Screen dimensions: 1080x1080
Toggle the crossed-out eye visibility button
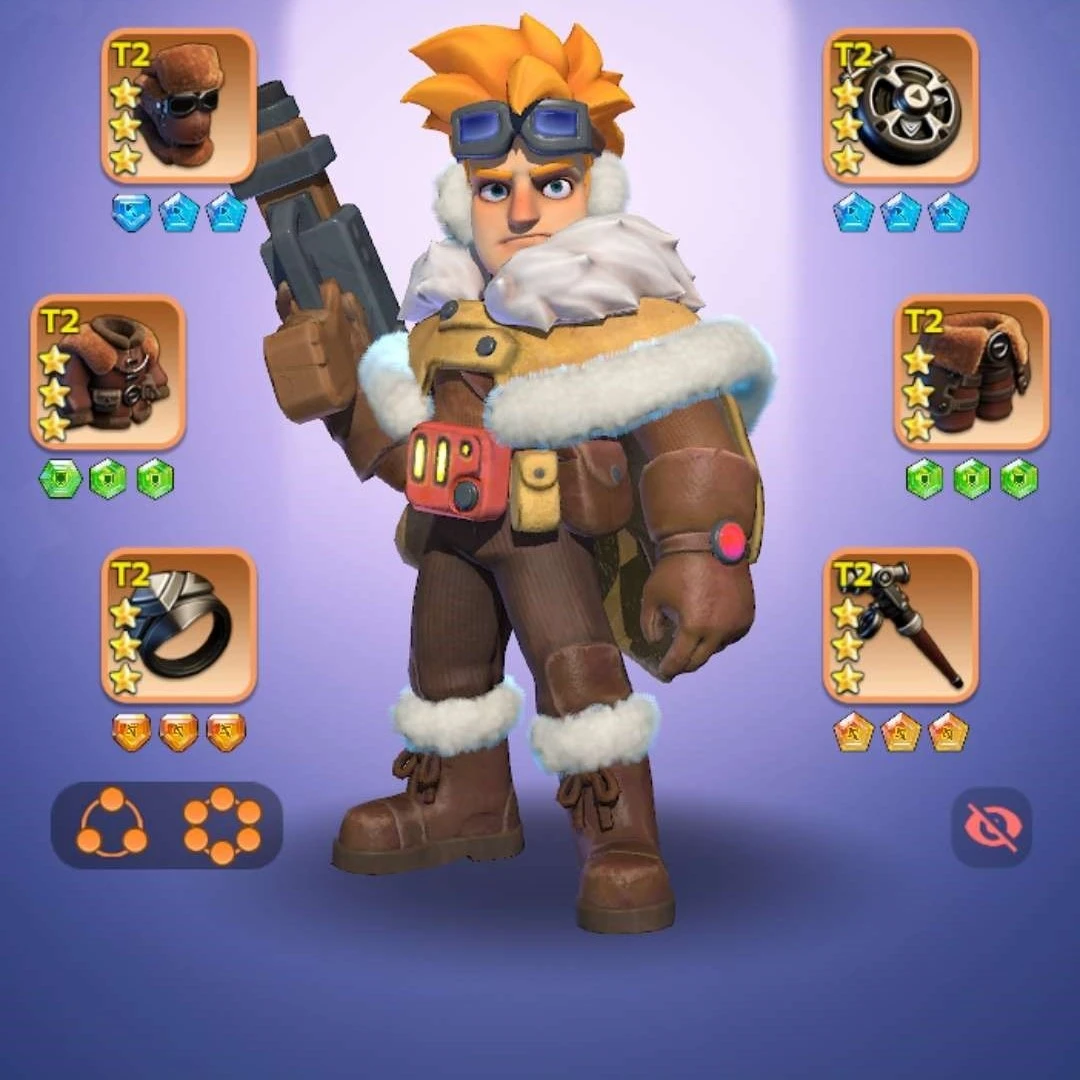click(990, 827)
